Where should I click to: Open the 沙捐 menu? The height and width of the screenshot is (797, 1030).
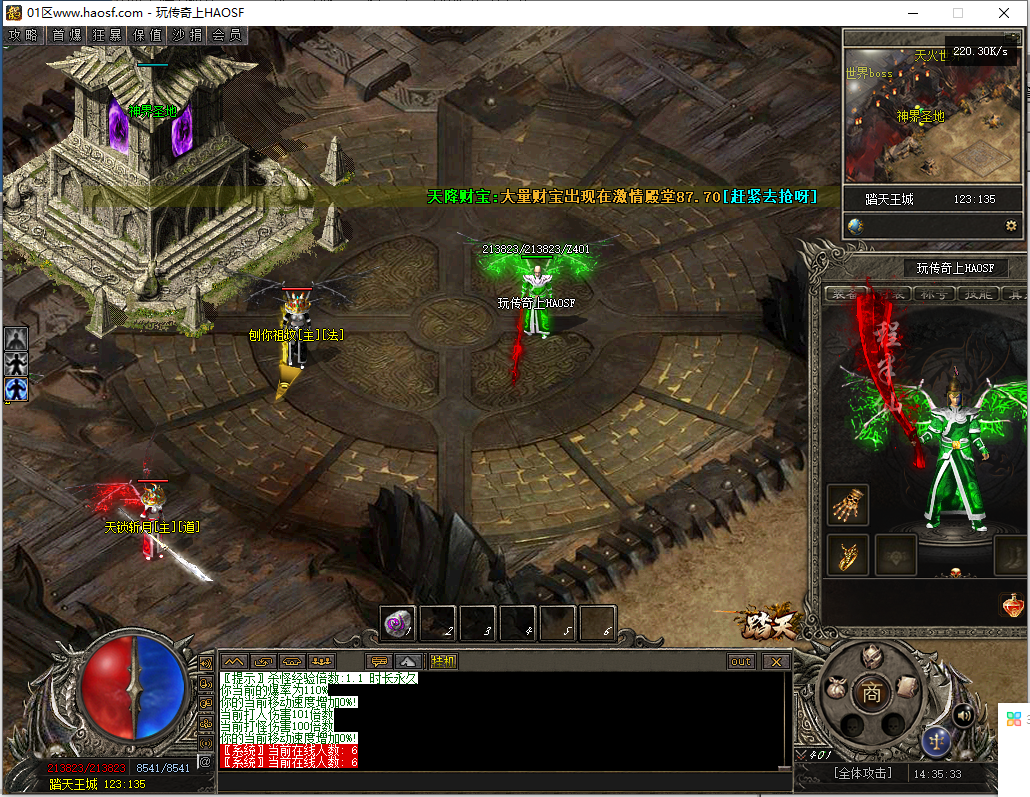tap(187, 34)
